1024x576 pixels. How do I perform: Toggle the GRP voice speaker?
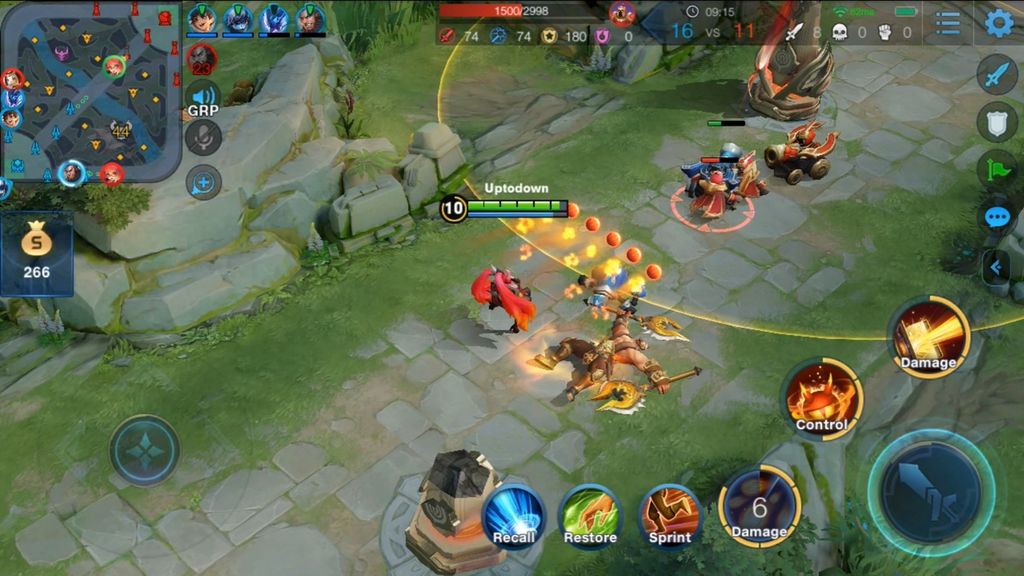click(203, 98)
